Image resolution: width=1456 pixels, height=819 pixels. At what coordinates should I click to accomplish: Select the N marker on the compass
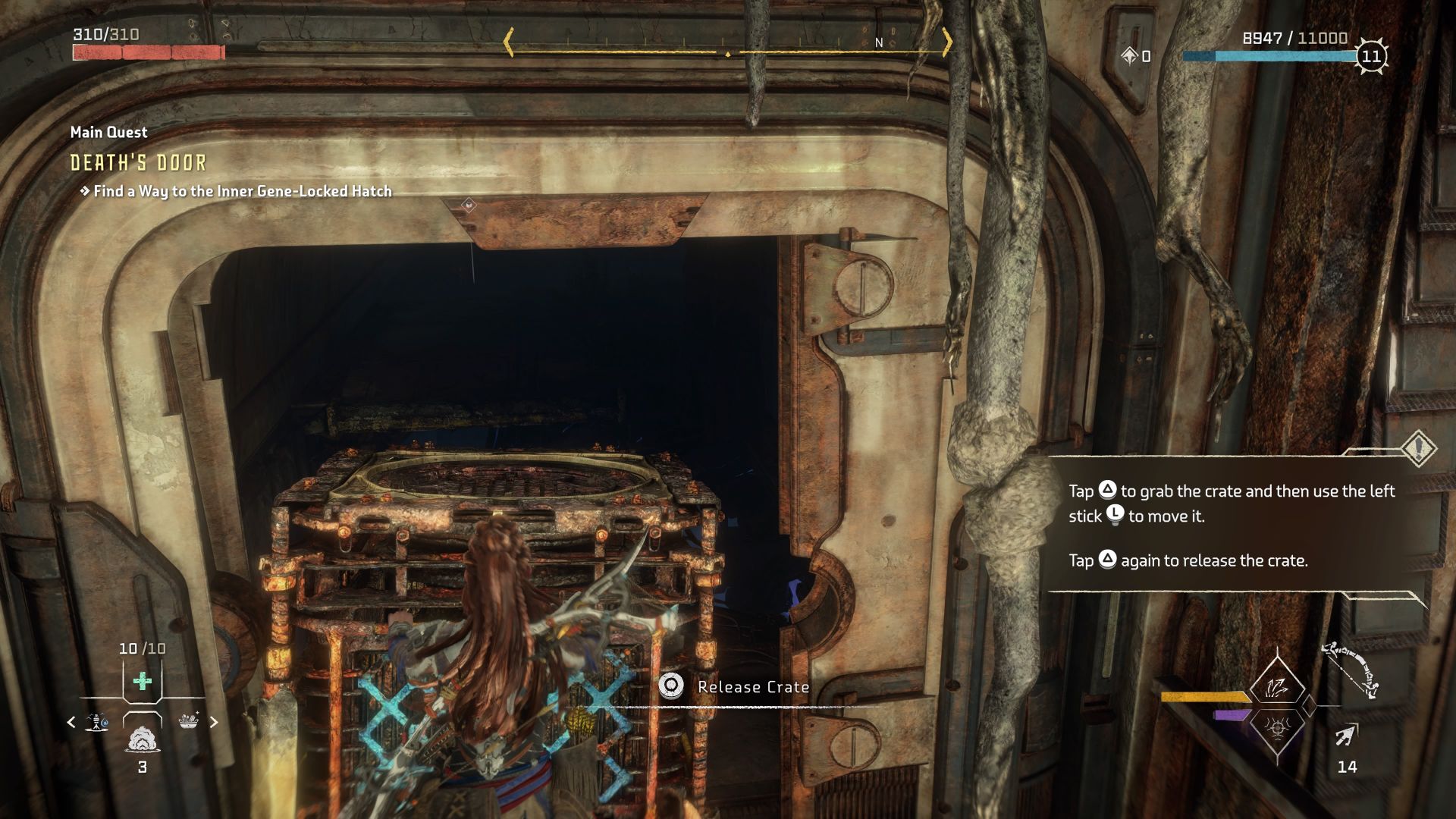click(x=878, y=44)
